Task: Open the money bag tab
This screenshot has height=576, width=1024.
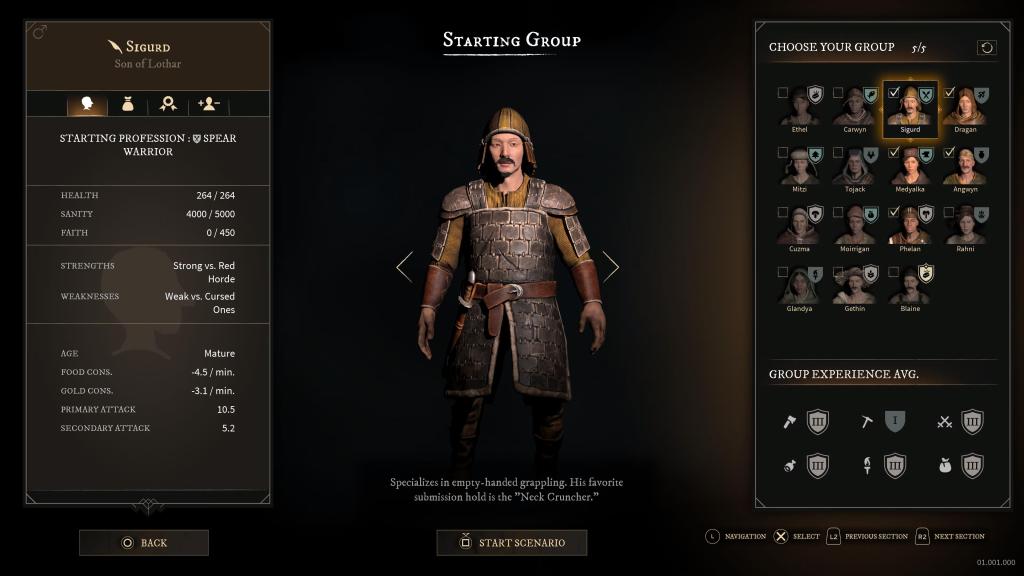Action: pyautogui.click(x=128, y=104)
